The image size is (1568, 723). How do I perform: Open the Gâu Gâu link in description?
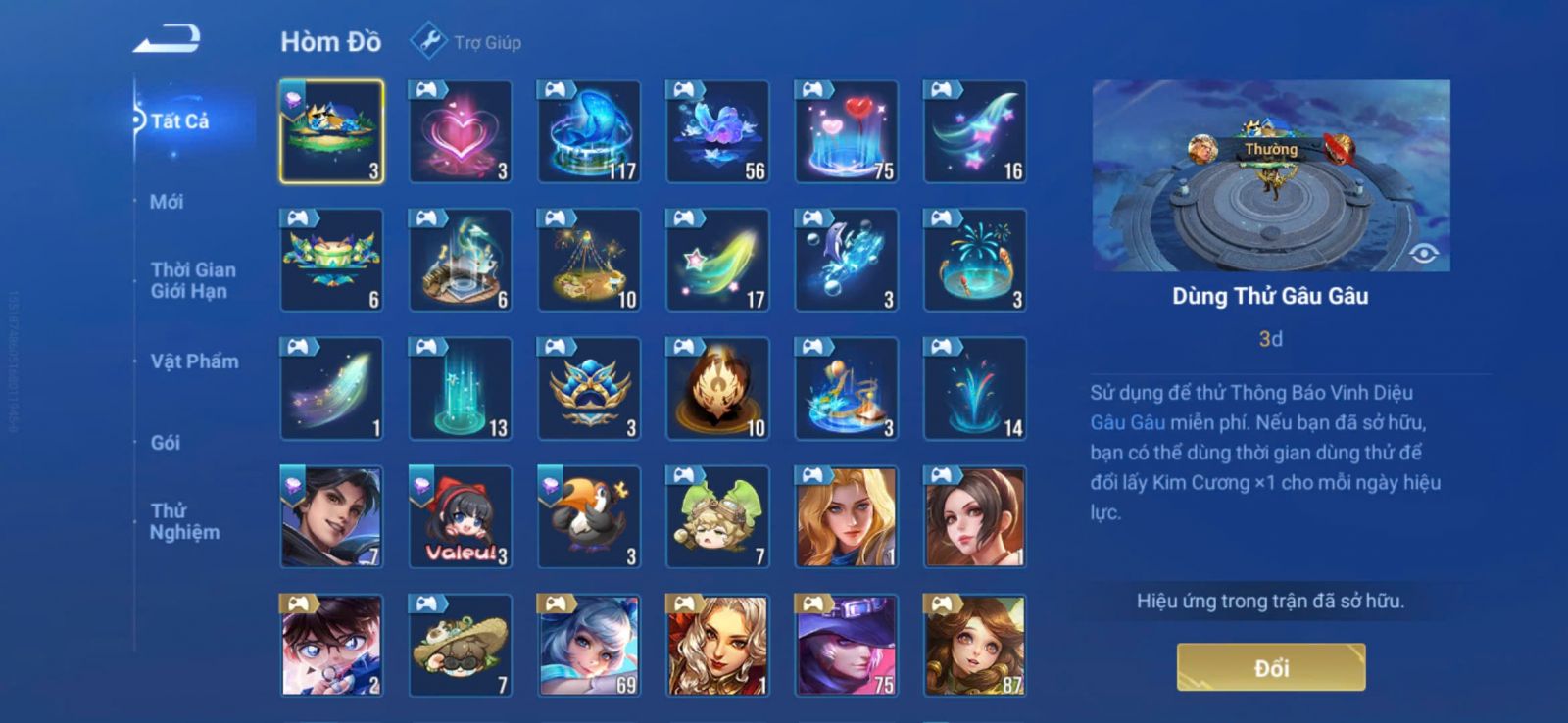click(1128, 422)
